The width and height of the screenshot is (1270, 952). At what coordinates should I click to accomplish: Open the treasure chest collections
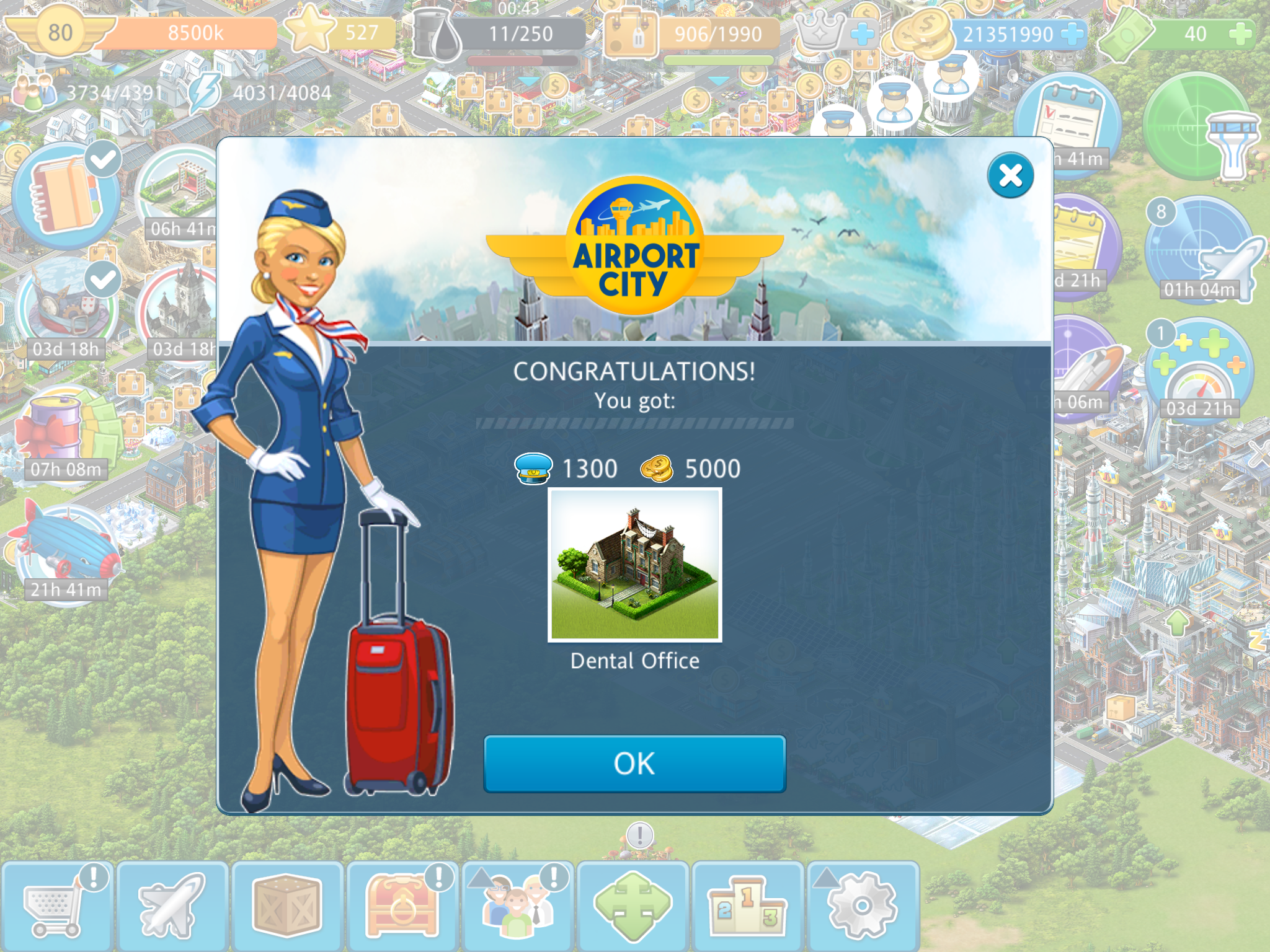pos(402,906)
